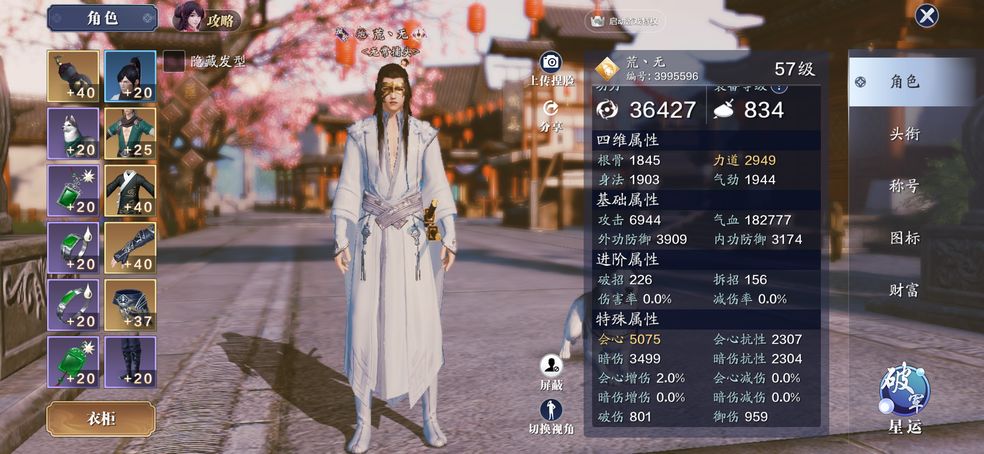Close the character screen with the X button
This screenshot has width=984, height=454.
(927, 16)
